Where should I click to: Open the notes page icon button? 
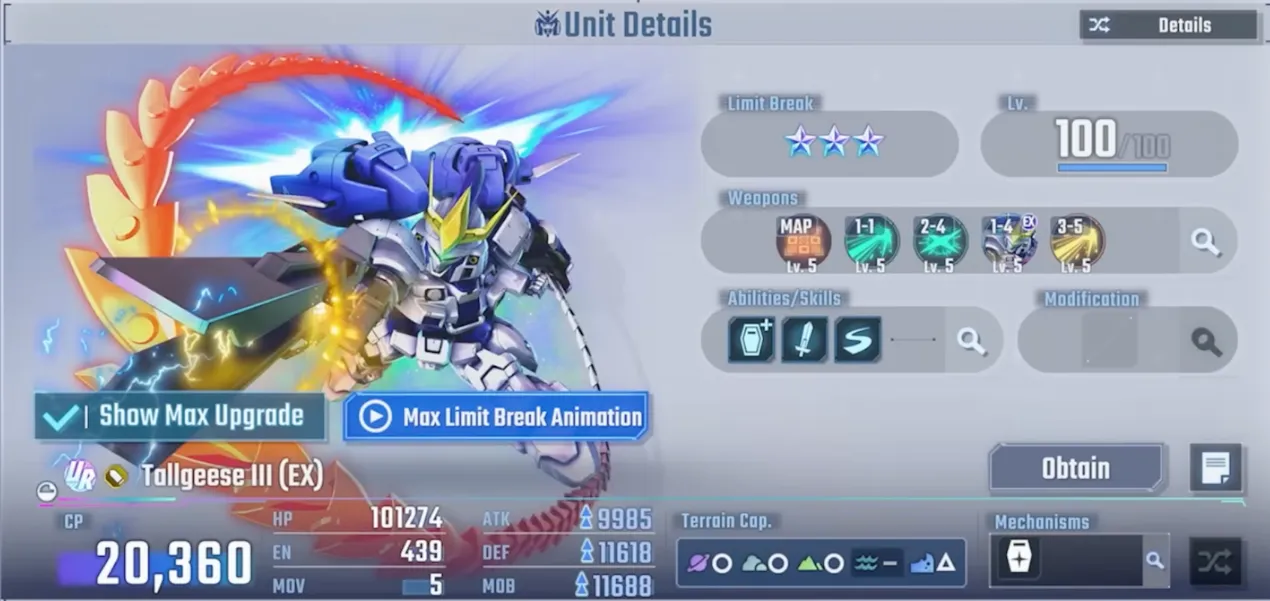tap(1215, 468)
